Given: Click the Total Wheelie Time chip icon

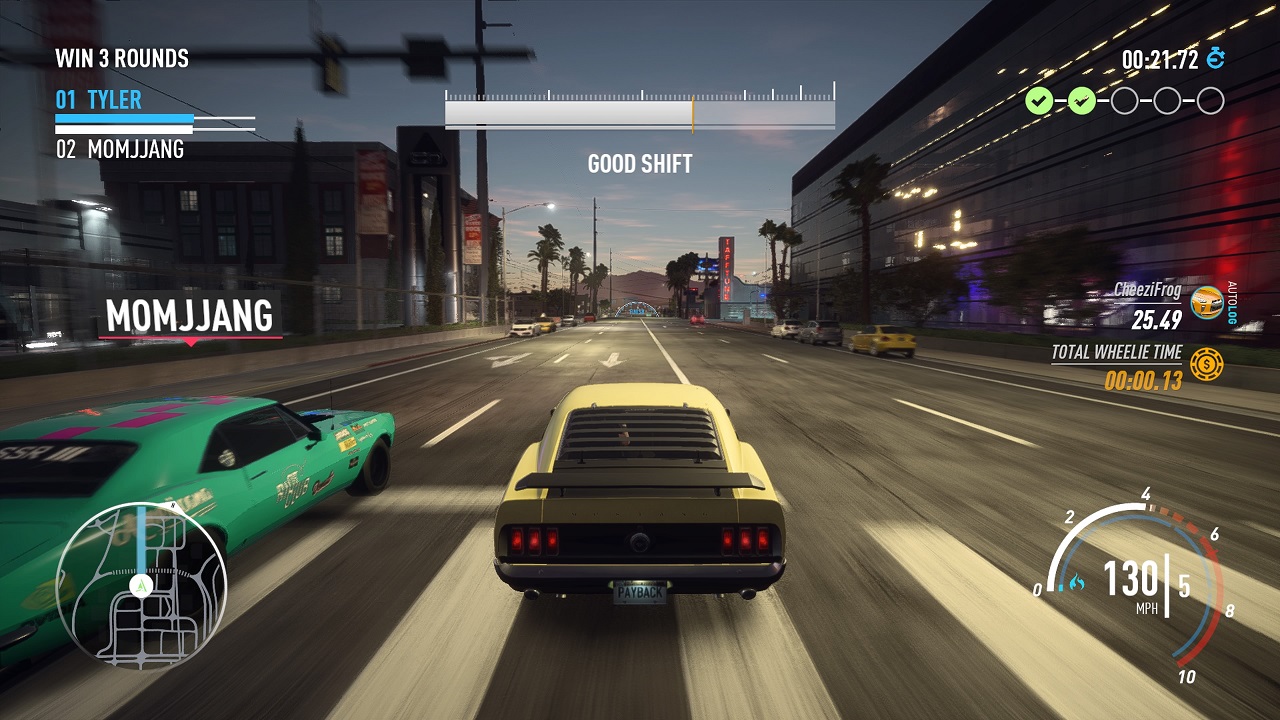Looking at the screenshot, I should point(1207,364).
